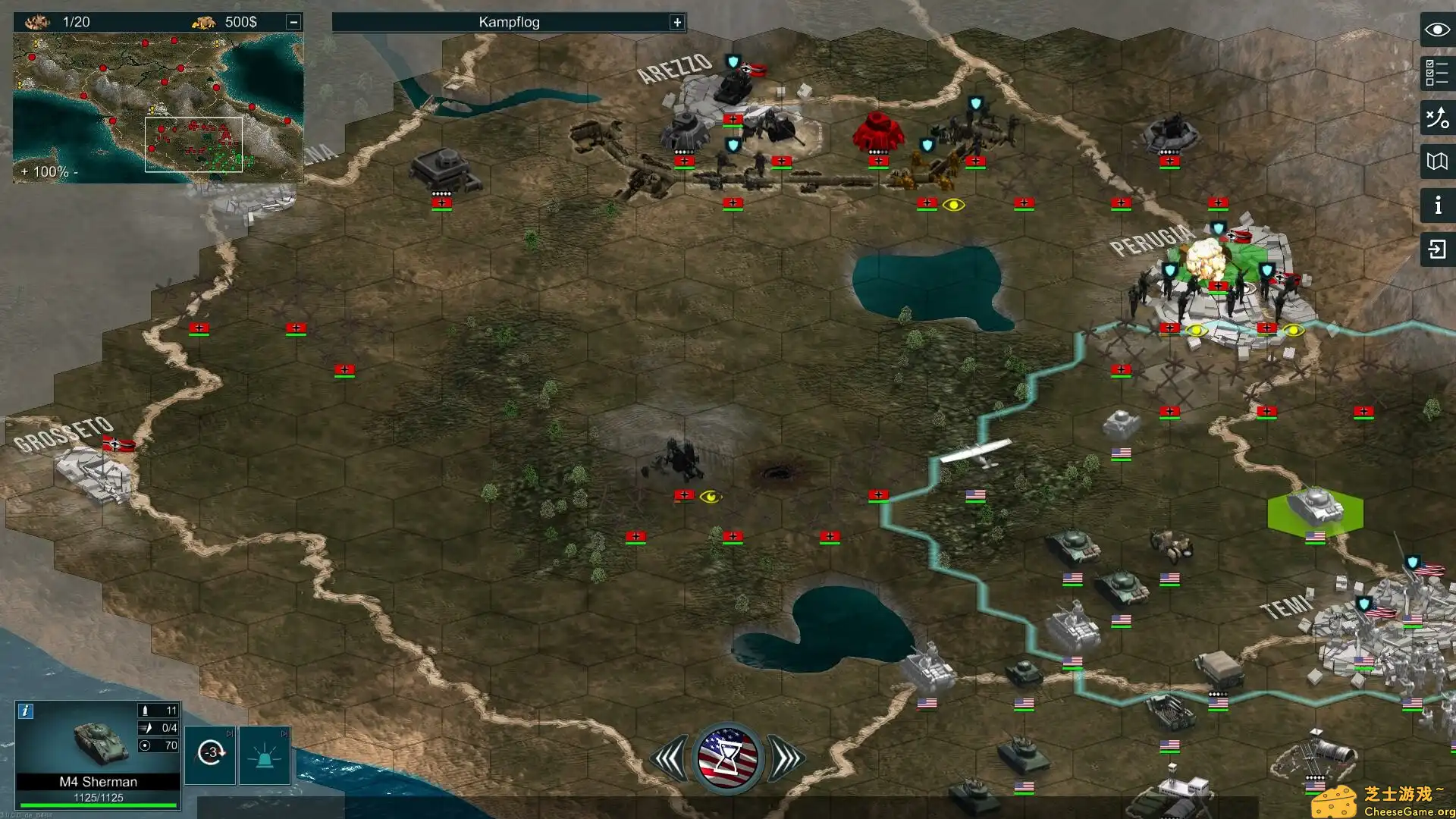Screen dimensions: 1456x819
Task: Click the -3 turn countdown icon
Action: click(x=210, y=754)
